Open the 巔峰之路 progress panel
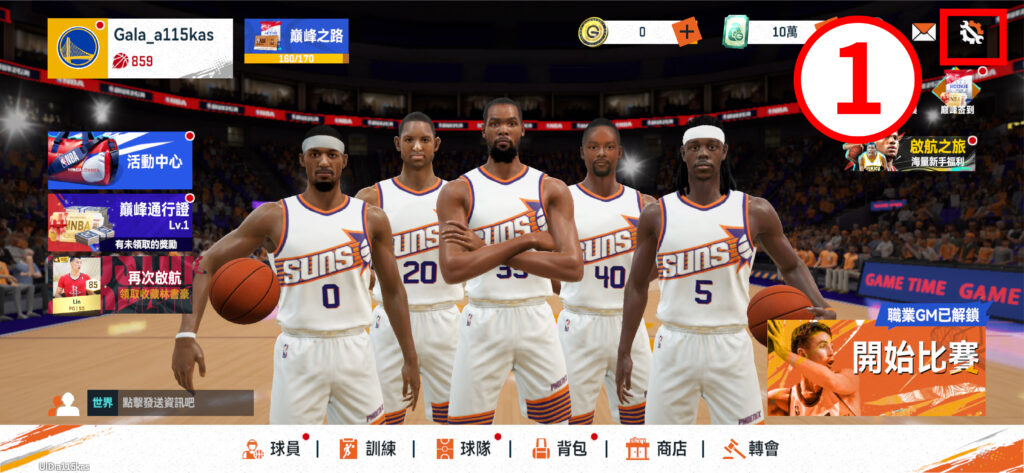 pos(296,40)
